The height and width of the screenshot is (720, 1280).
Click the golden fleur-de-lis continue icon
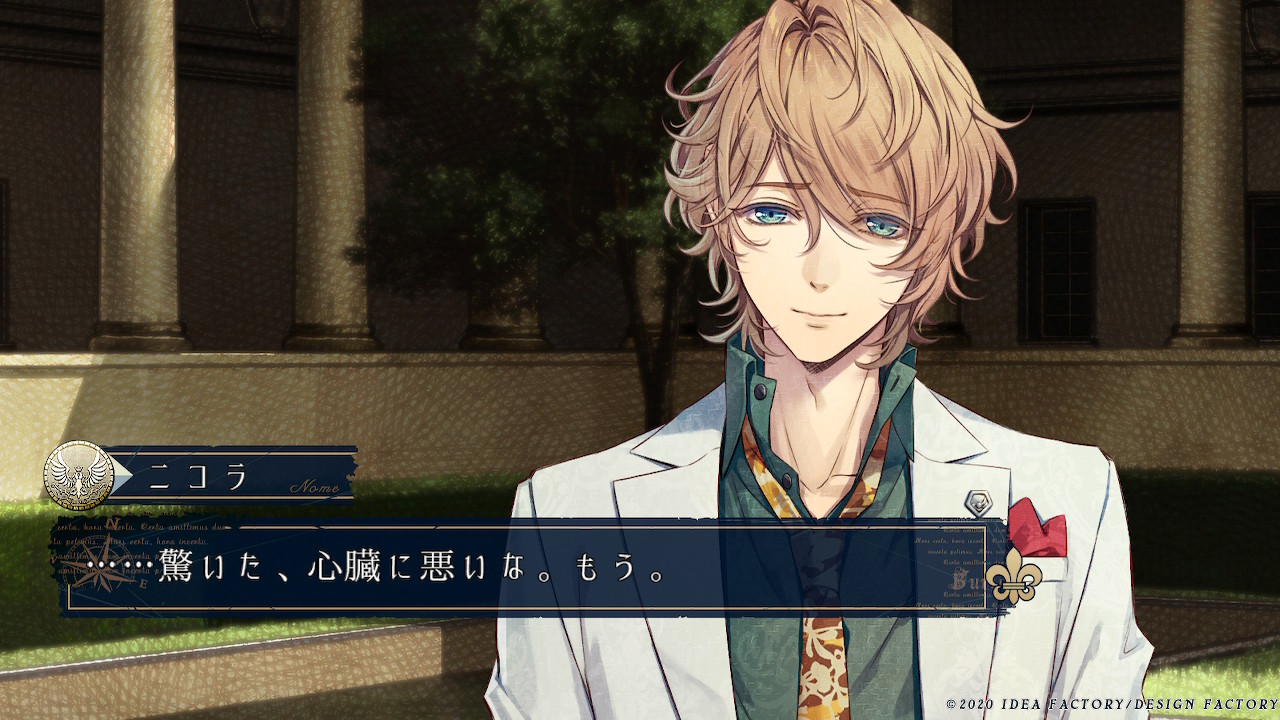1013,577
